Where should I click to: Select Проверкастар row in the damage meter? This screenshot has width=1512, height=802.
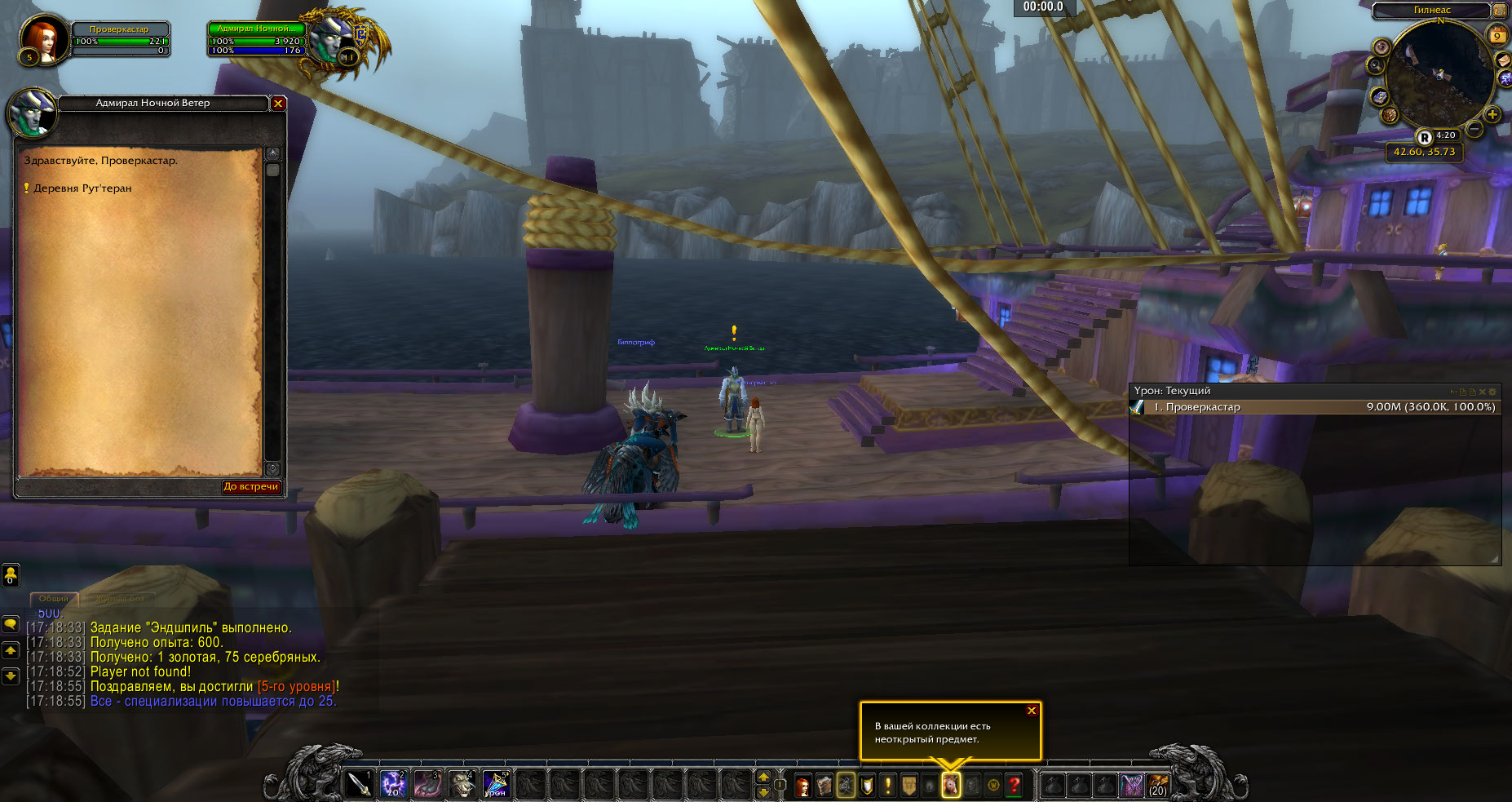(1315, 407)
